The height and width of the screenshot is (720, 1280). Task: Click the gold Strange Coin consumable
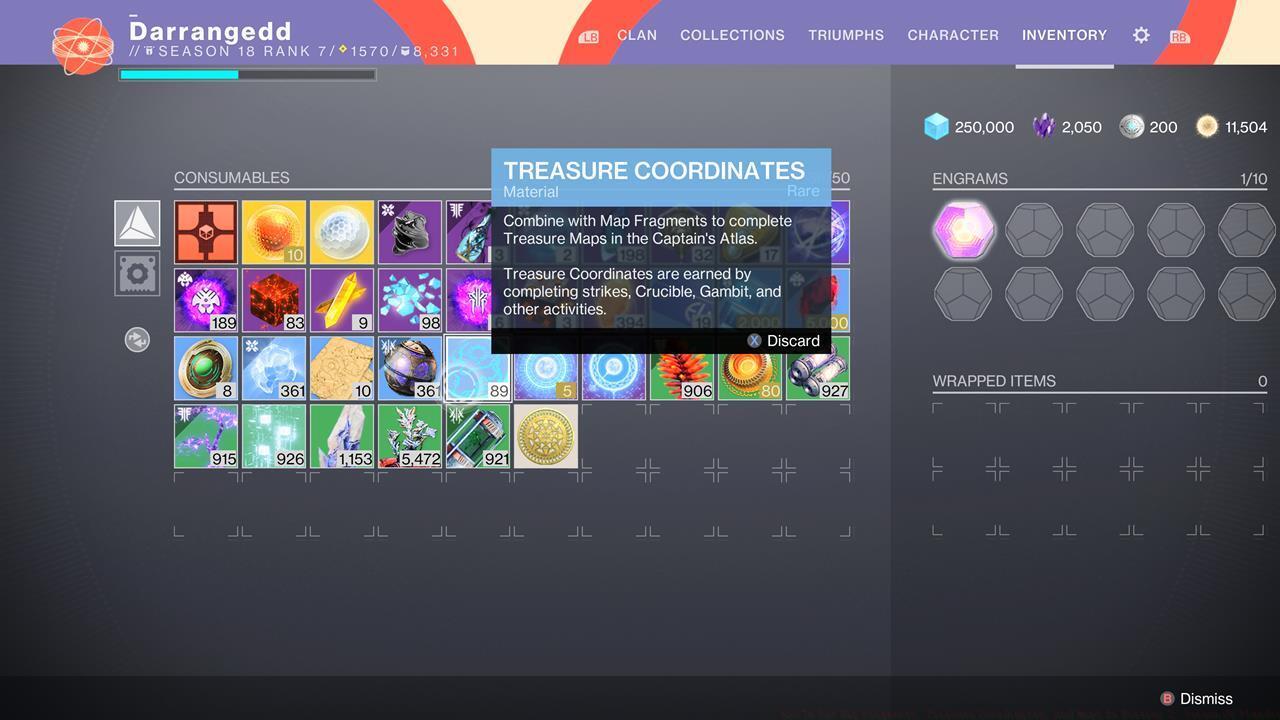545,435
